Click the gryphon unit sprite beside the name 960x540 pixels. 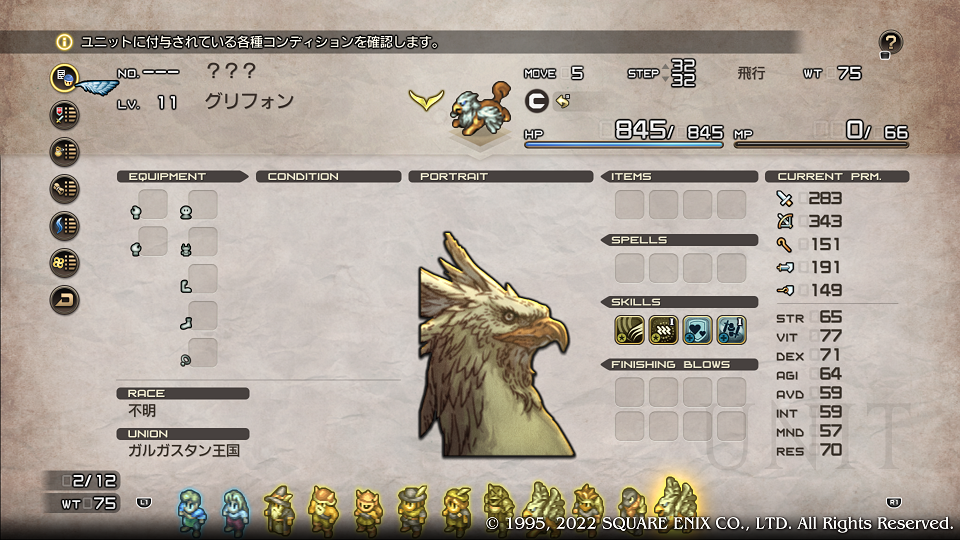pos(474,110)
